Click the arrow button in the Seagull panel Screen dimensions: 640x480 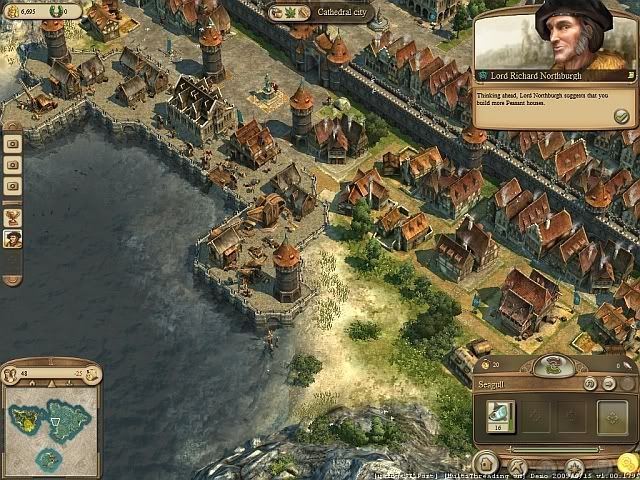[607, 383]
